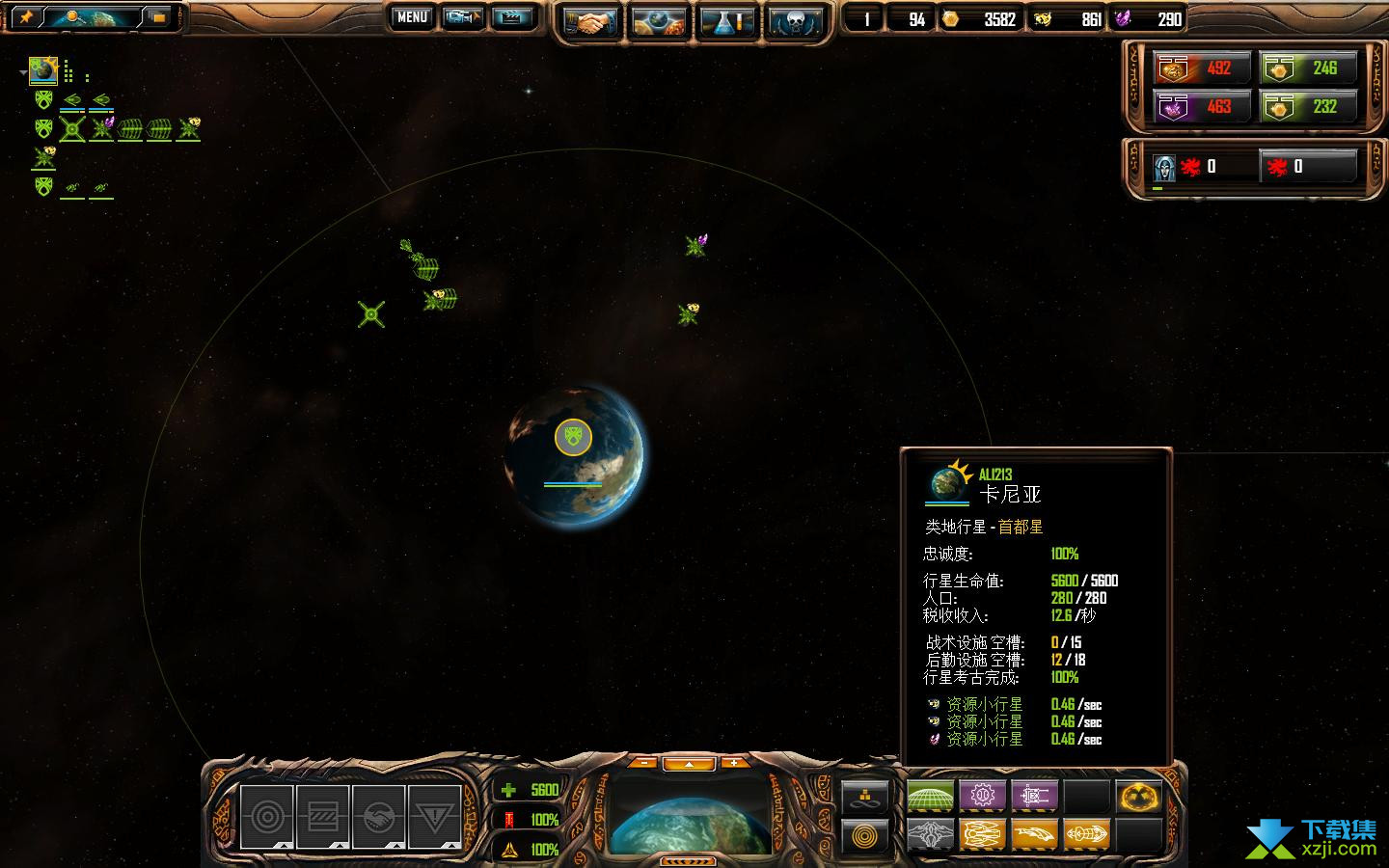This screenshot has height=868, width=1389.
Task: Open the pirate skull screen
Action: (796, 21)
